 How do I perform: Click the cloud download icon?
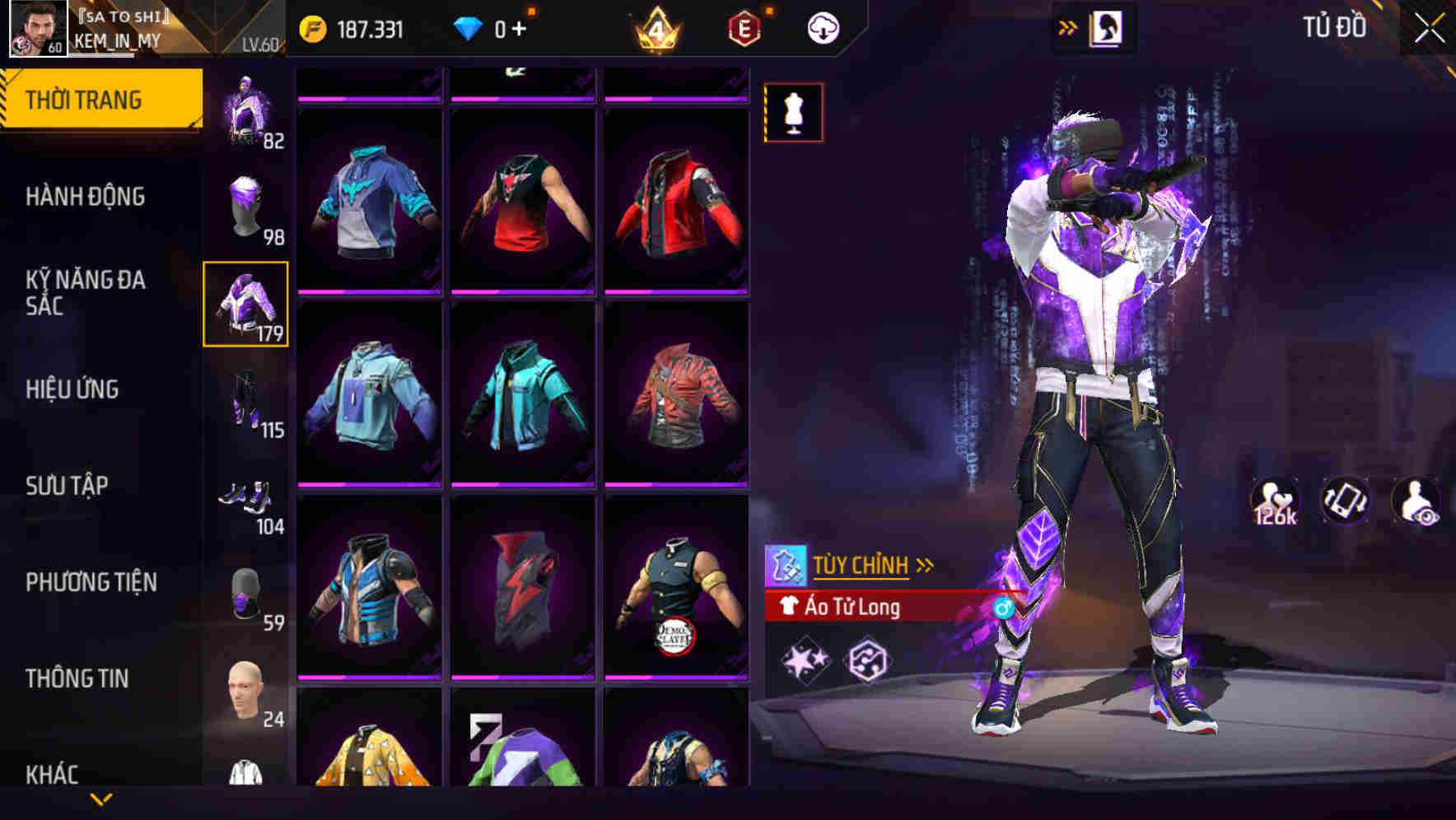(x=823, y=27)
